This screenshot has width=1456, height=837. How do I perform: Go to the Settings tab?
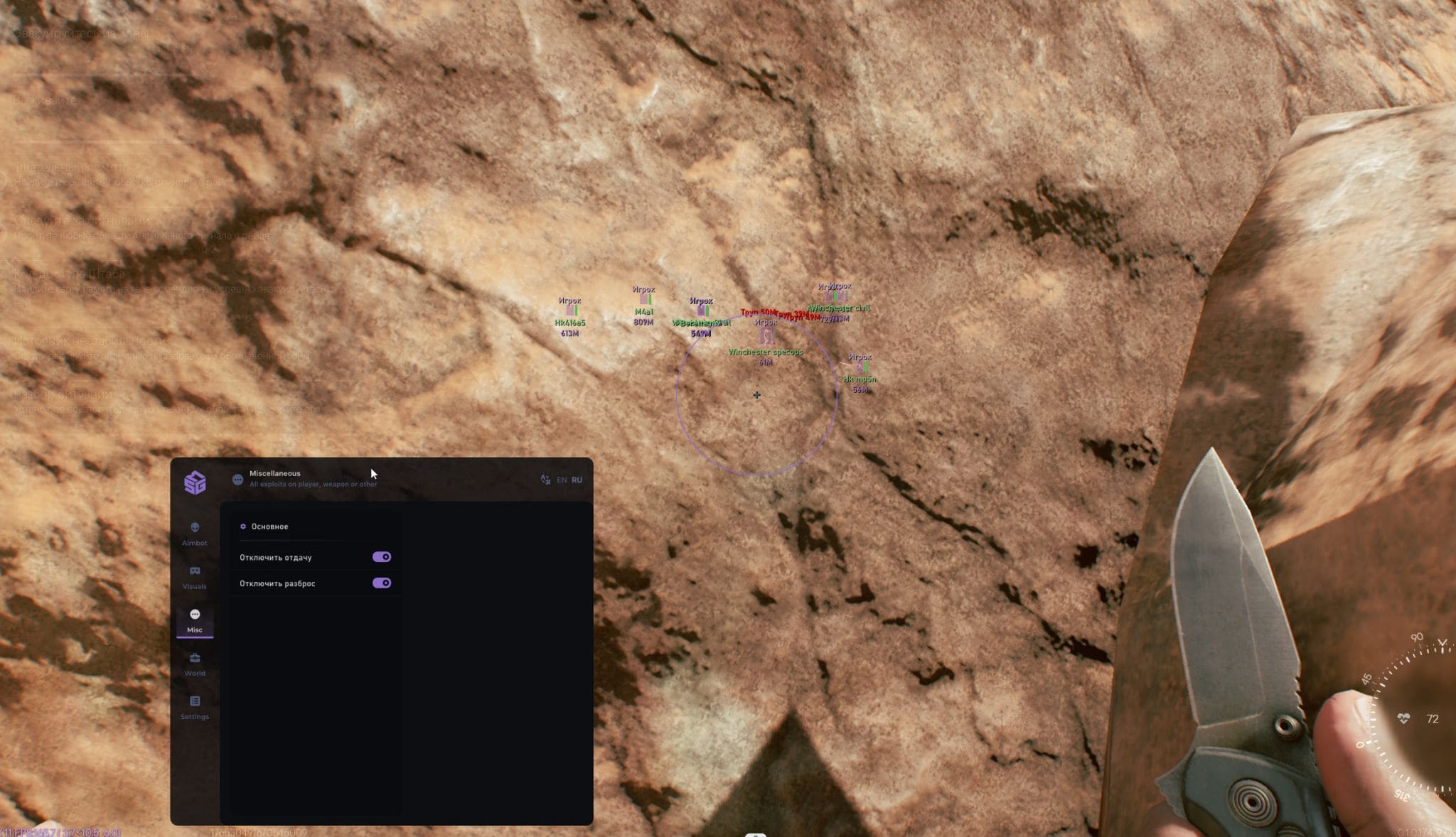coord(194,707)
